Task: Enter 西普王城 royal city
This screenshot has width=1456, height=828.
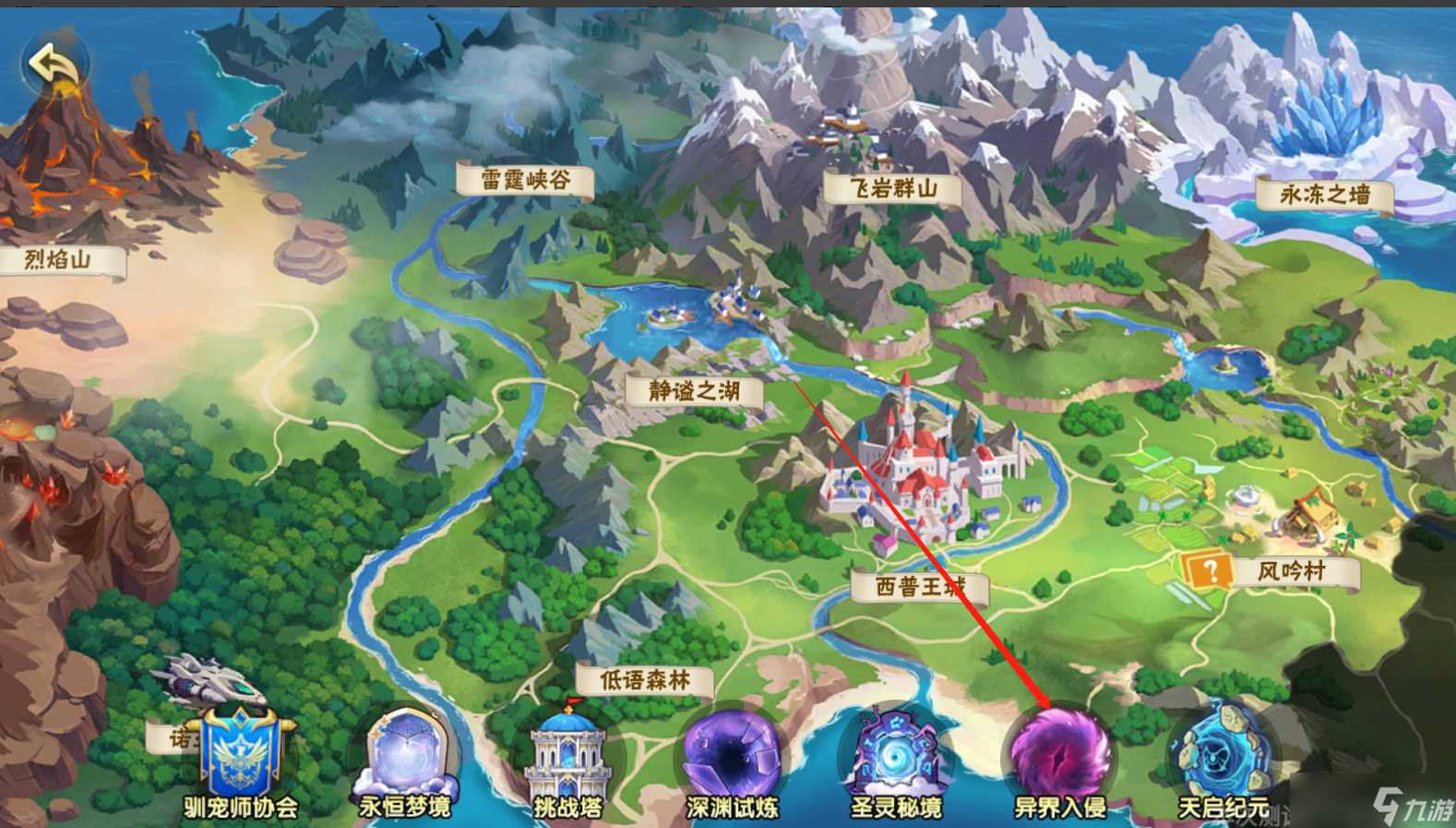Action: (919, 587)
